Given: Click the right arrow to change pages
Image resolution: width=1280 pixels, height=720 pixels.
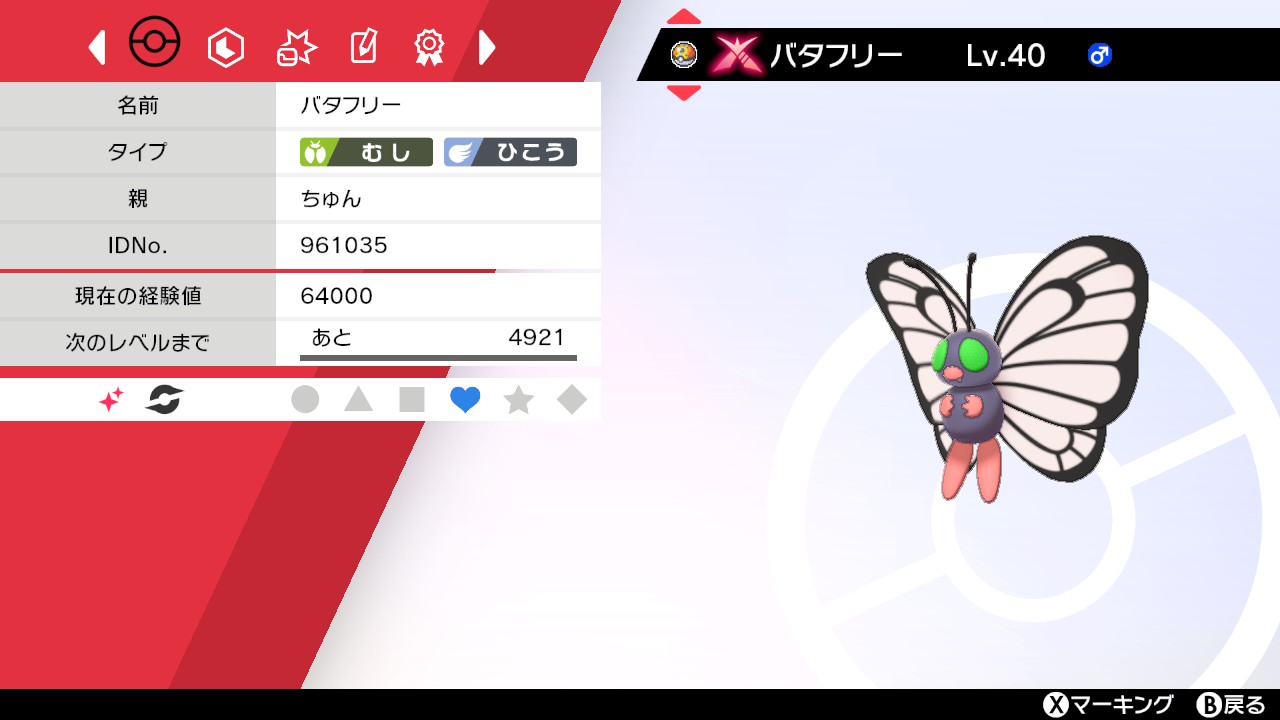Looking at the screenshot, I should [487, 47].
